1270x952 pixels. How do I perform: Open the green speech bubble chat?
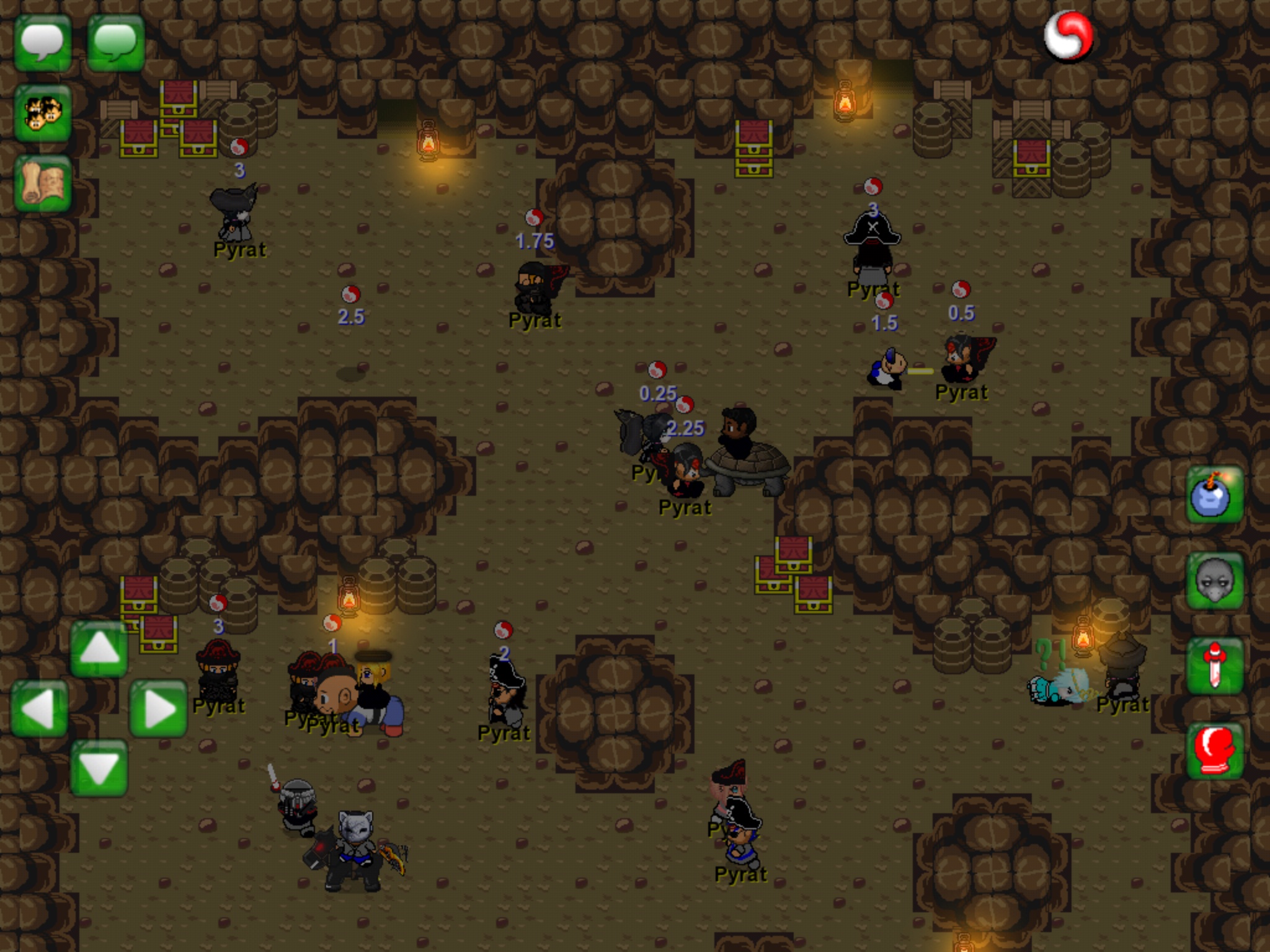click(115, 43)
